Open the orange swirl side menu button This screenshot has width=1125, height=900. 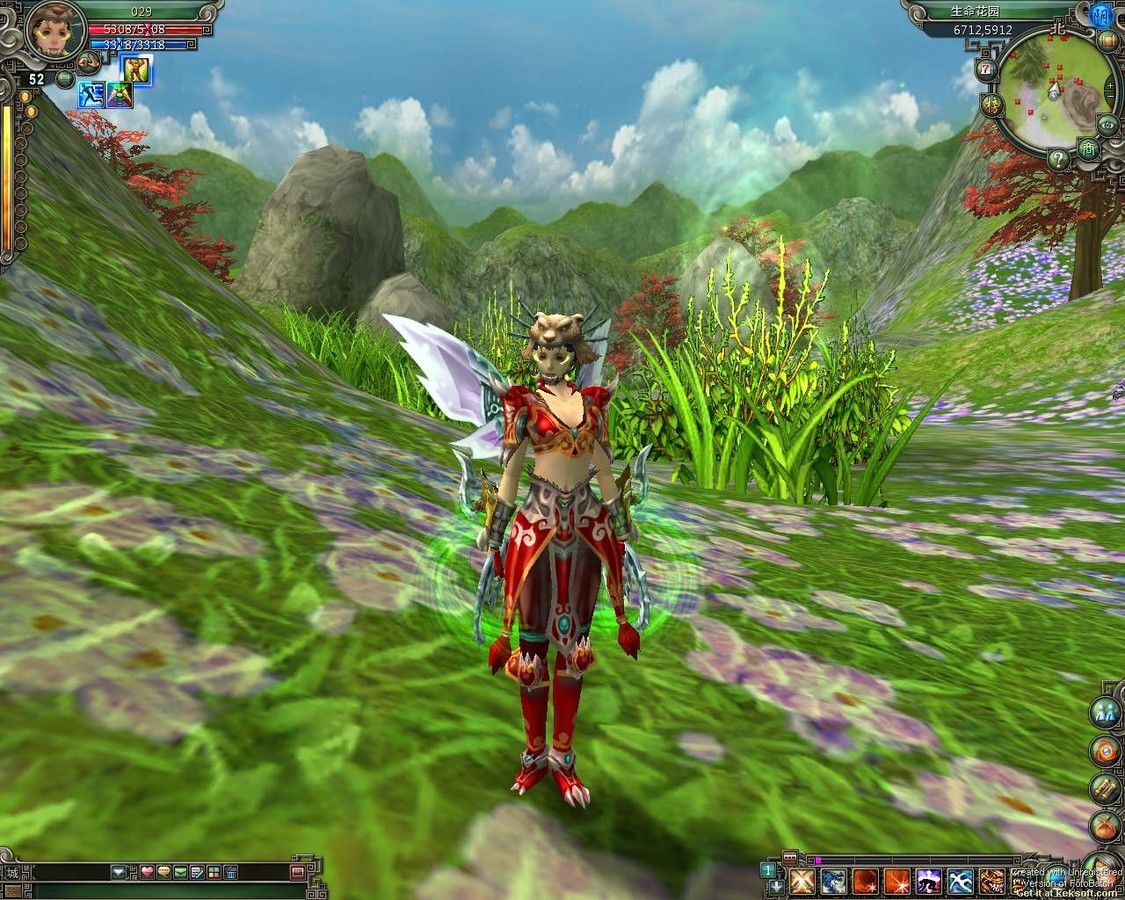point(1105,751)
